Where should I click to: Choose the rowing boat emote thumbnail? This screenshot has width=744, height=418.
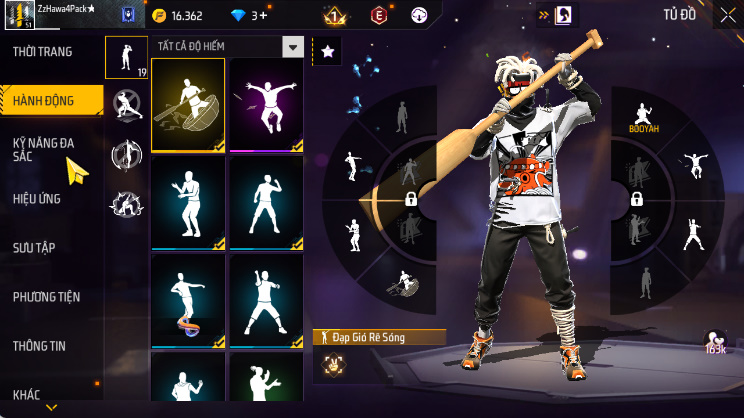[x=188, y=104]
